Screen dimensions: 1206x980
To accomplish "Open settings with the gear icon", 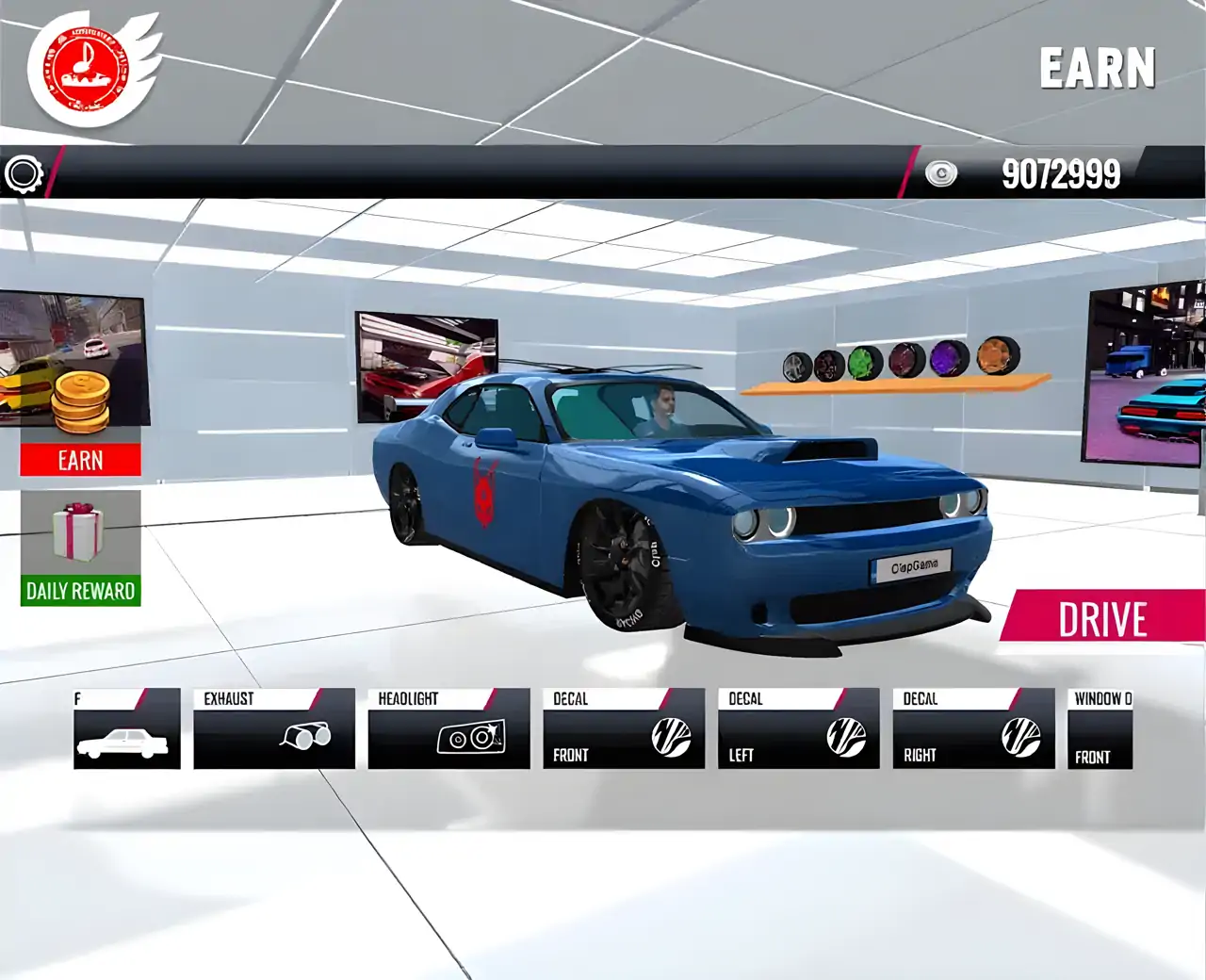I will 24,173.
